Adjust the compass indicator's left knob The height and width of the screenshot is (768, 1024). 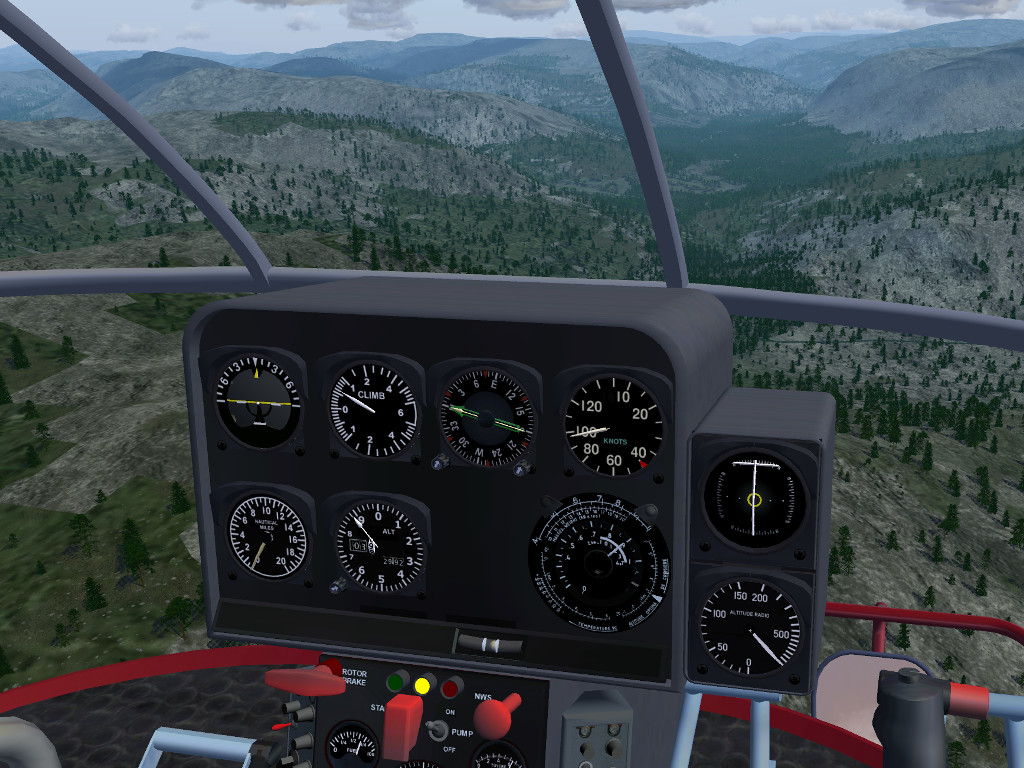440,462
